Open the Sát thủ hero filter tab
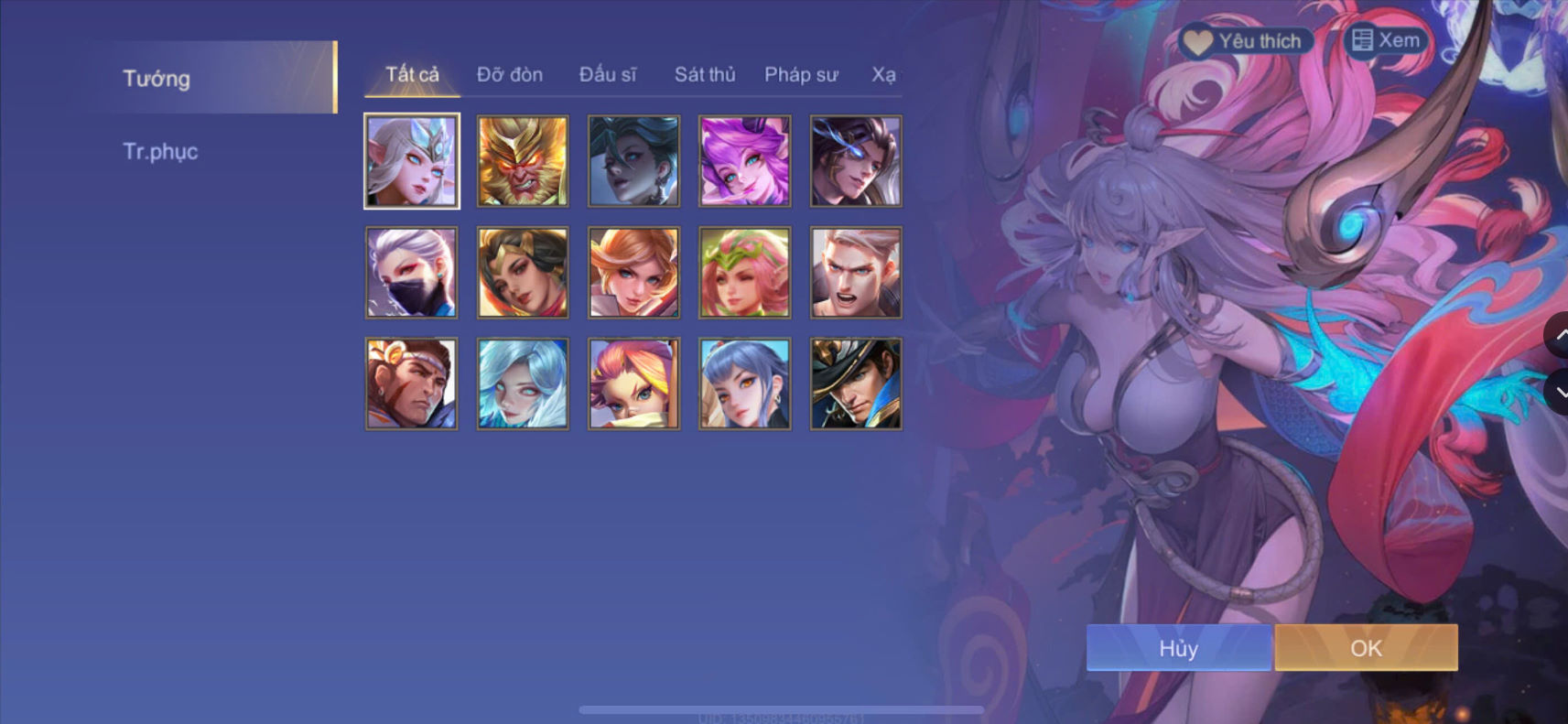The width and height of the screenshot is (1568, 724). (705, 75)
